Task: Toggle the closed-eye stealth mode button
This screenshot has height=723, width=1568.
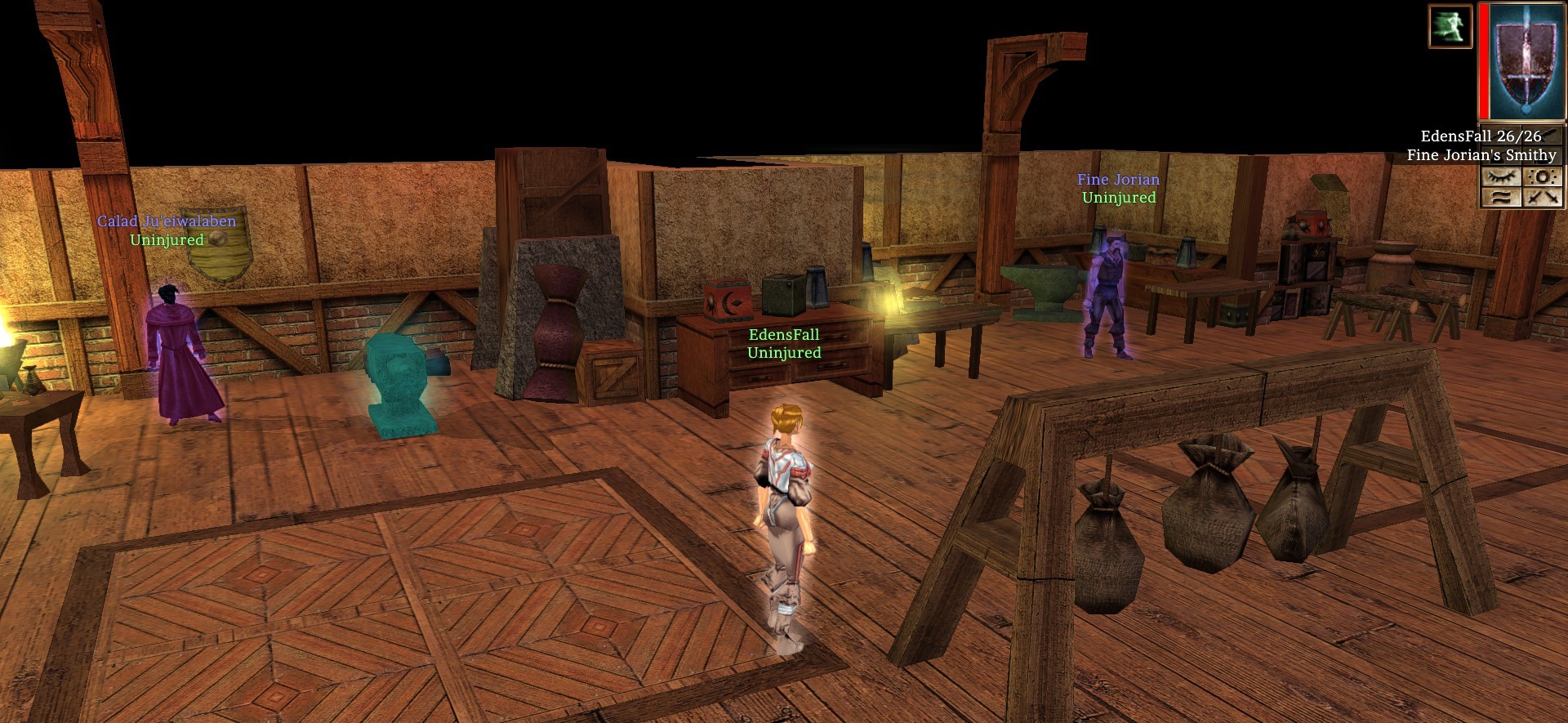Action: [1501, 176]
